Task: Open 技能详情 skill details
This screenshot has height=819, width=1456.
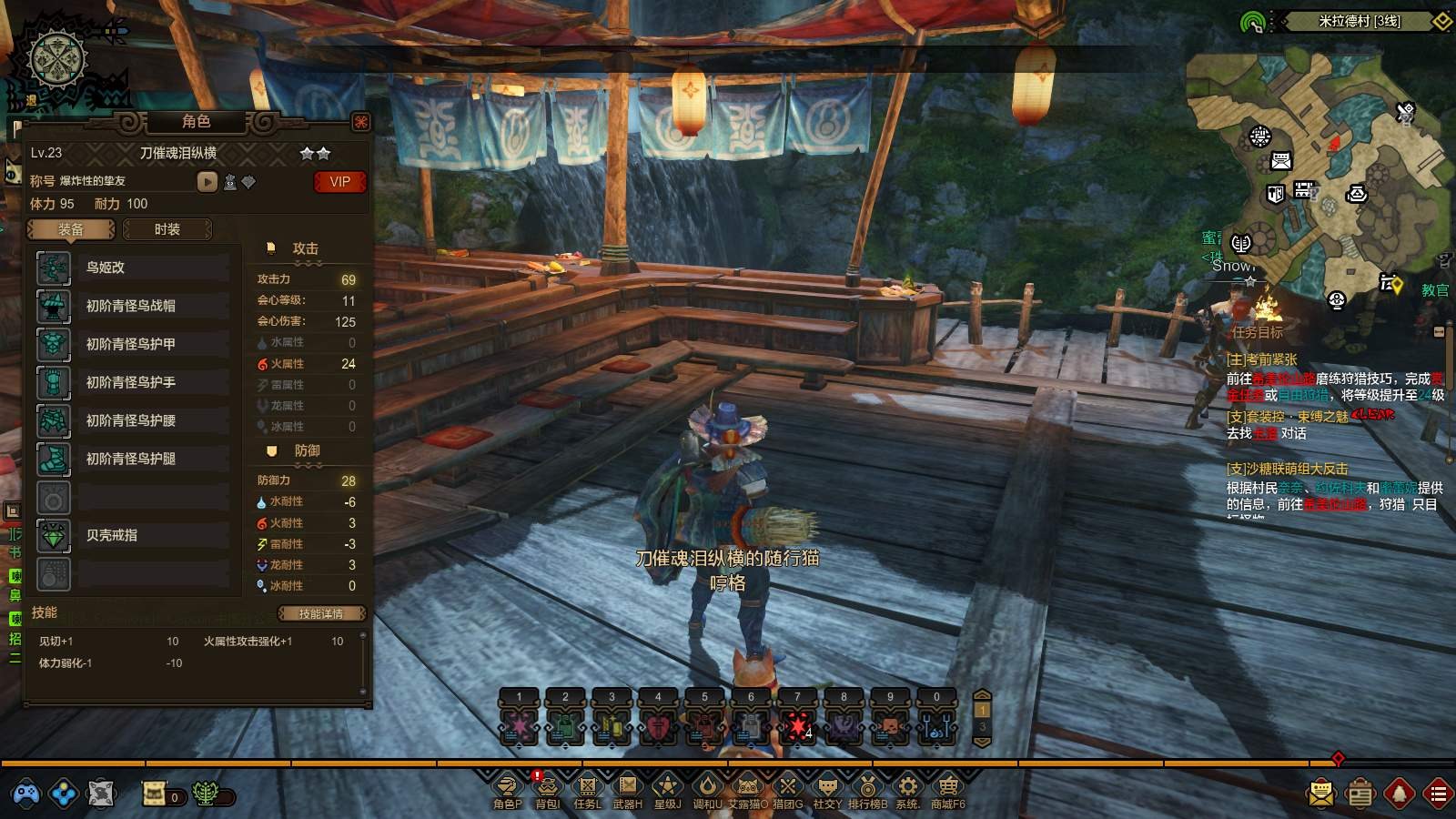Action: click(321, 613)
